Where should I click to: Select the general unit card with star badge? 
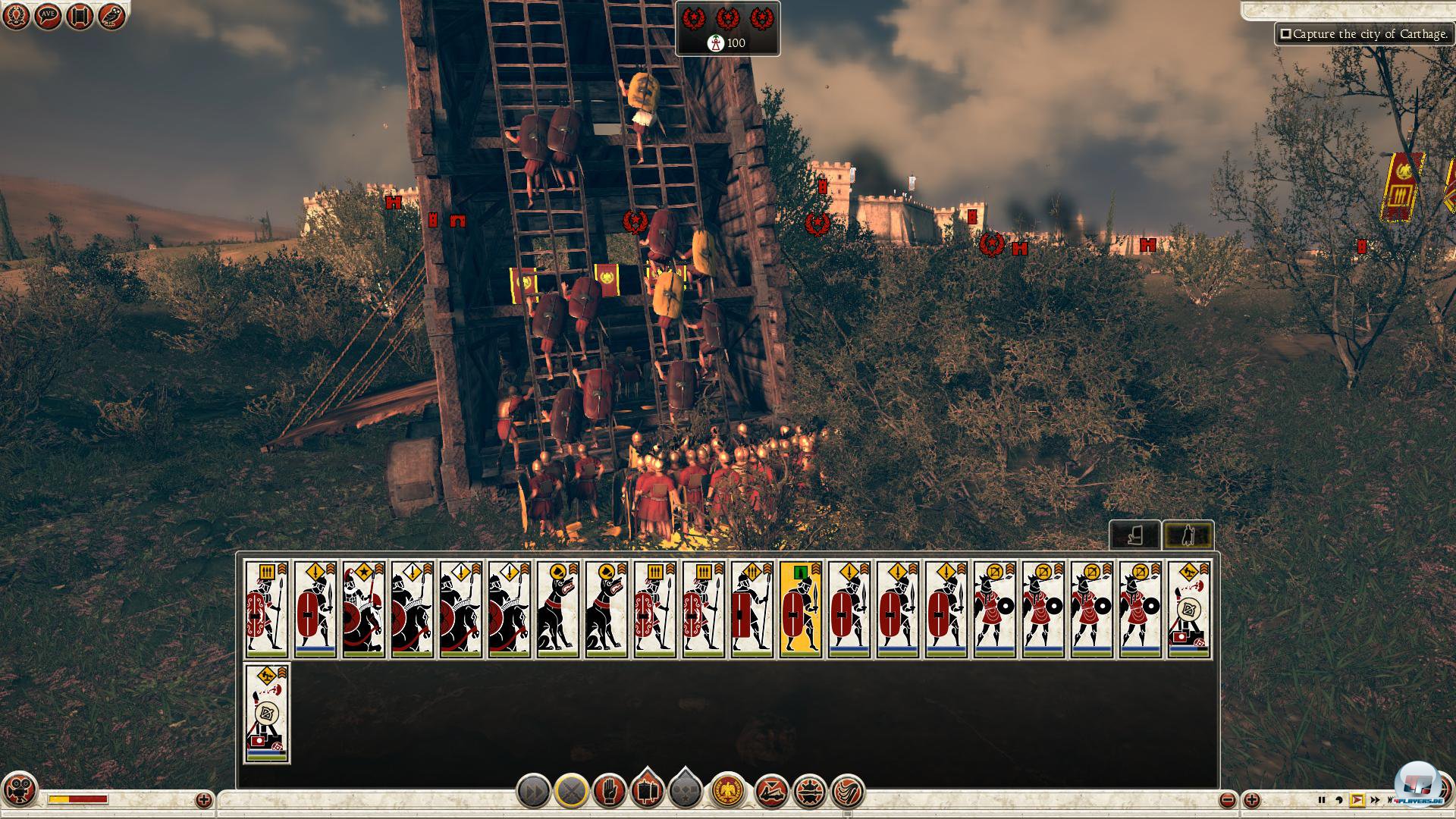pyautogui.click(x=364, y=610)
